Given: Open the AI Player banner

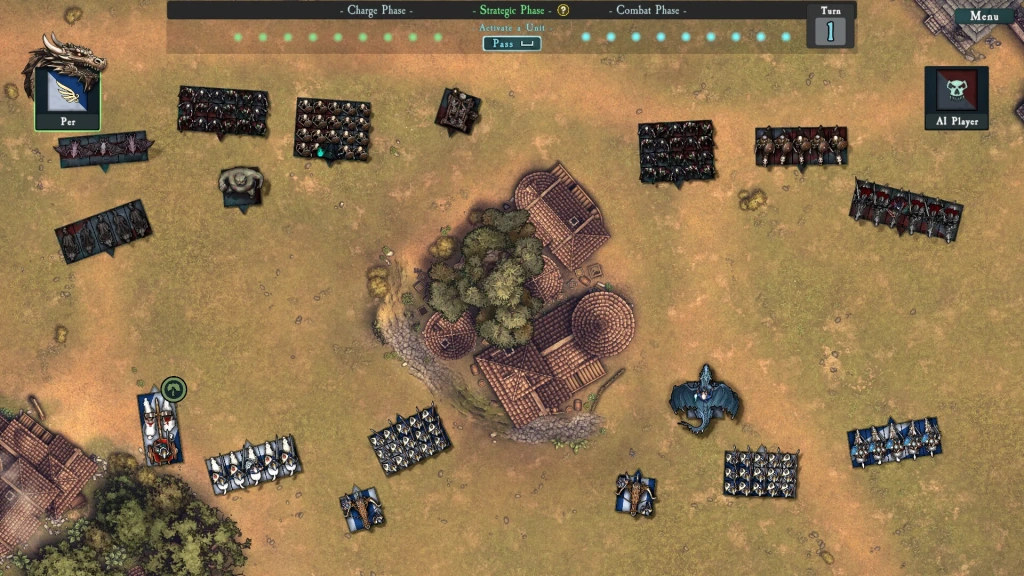Looking at the screenshot, I should coord(956,98).
